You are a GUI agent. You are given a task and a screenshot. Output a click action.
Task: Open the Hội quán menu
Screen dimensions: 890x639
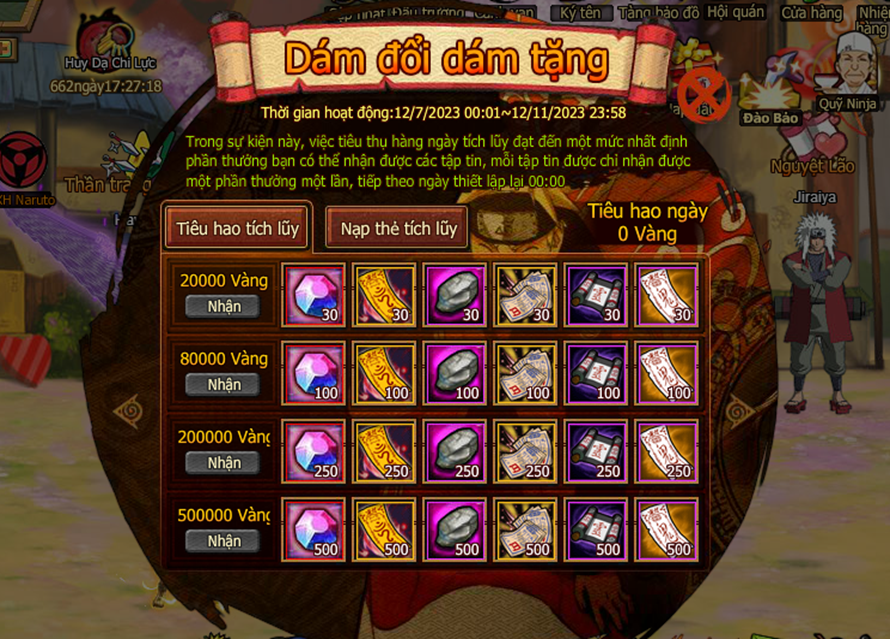click(x=736, y=13)
